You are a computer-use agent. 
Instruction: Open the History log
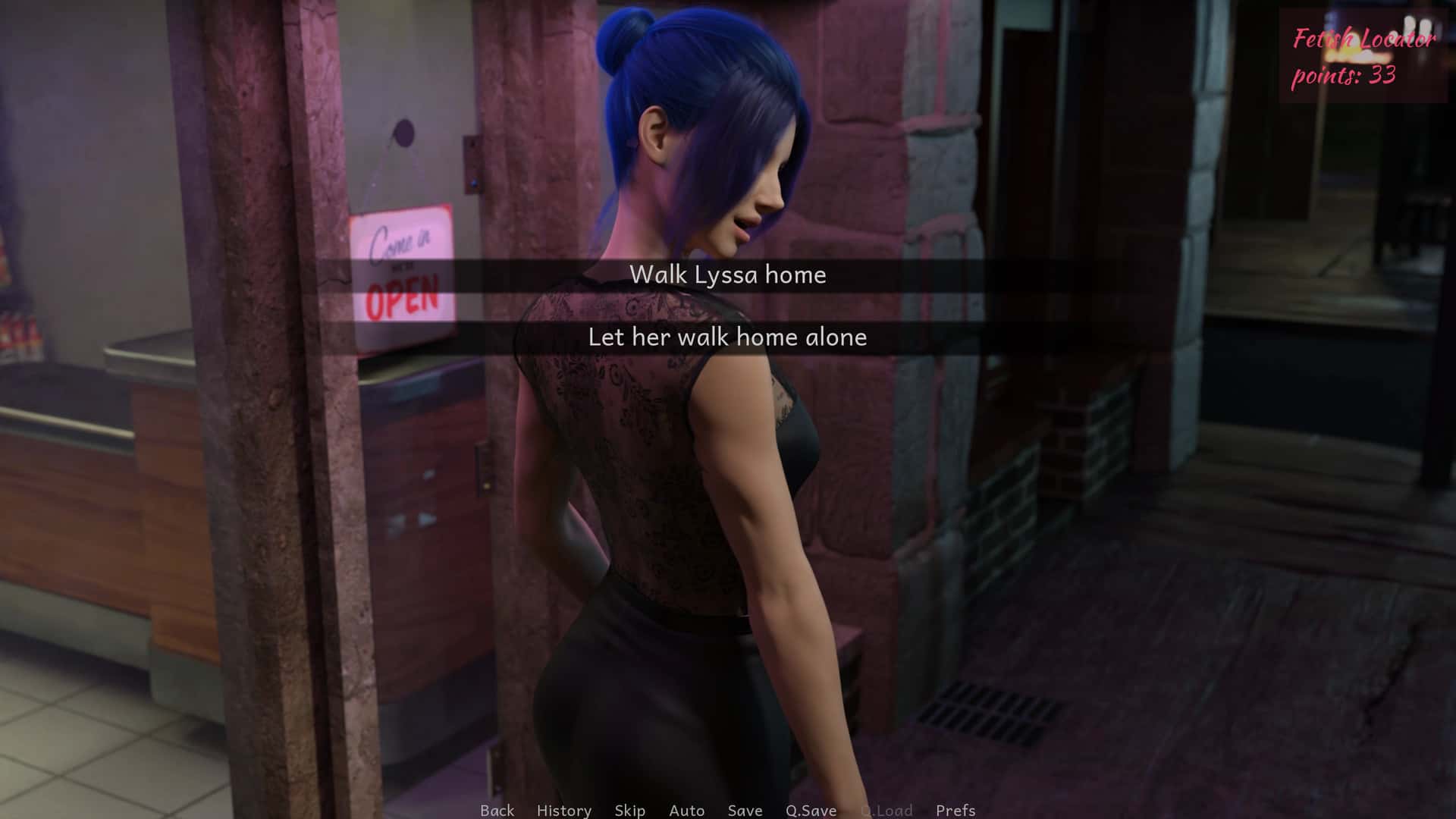pos(564,810)
